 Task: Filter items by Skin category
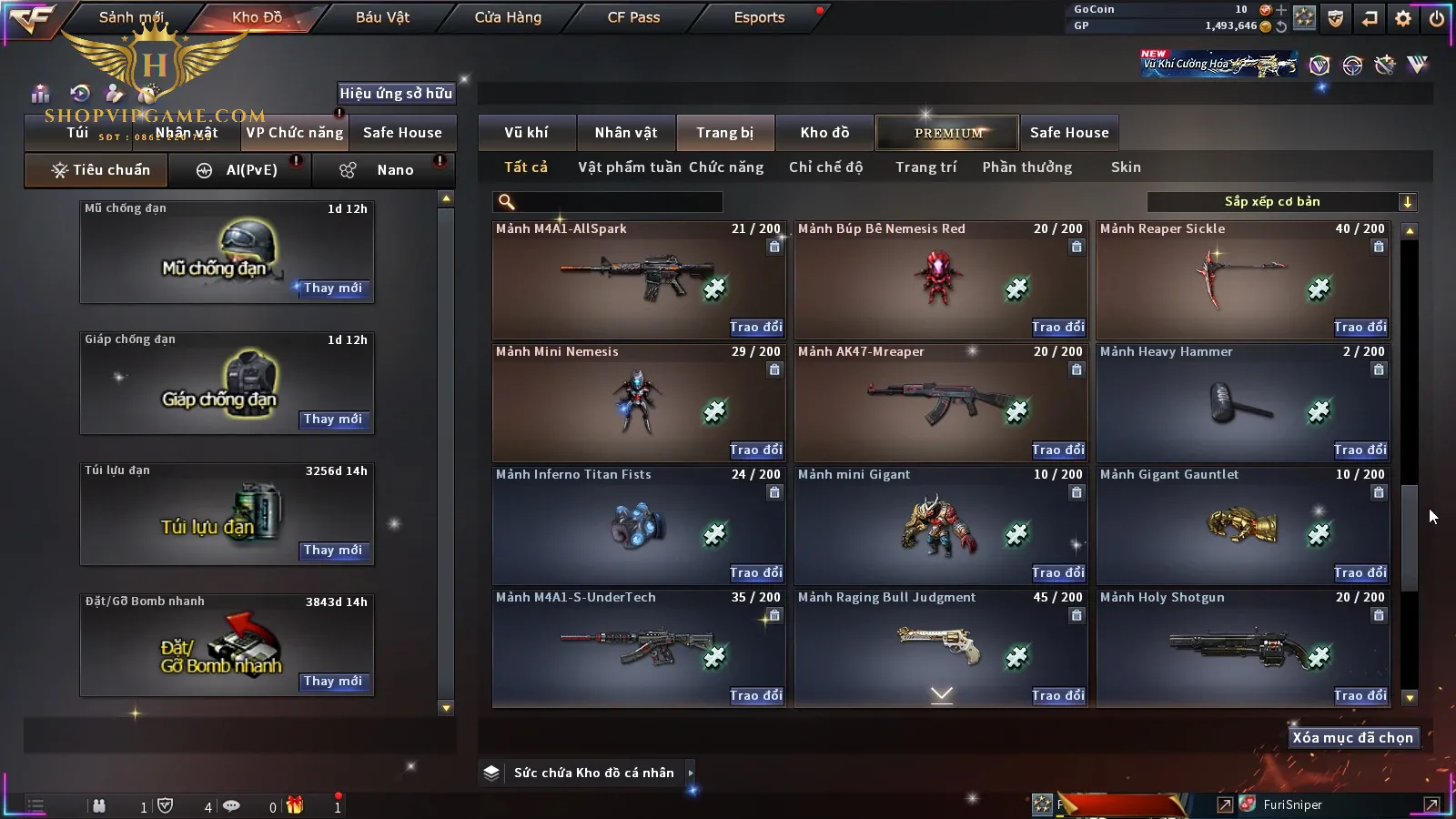[x=1126, y=167]
